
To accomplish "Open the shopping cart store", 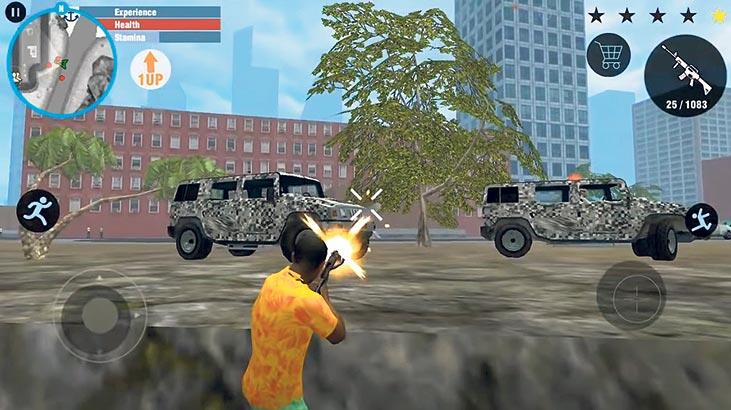I will [607, 54].
